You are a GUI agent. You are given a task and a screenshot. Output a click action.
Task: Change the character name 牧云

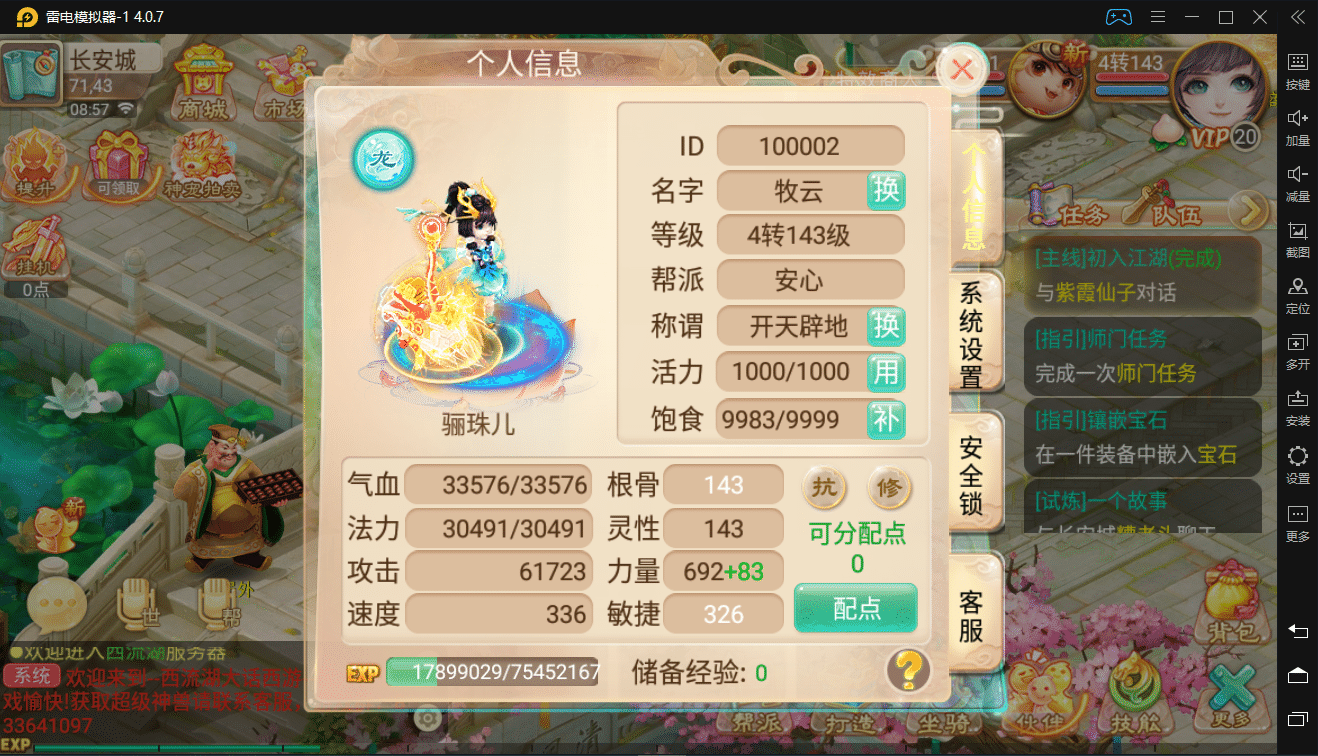[x=886, y=190]
